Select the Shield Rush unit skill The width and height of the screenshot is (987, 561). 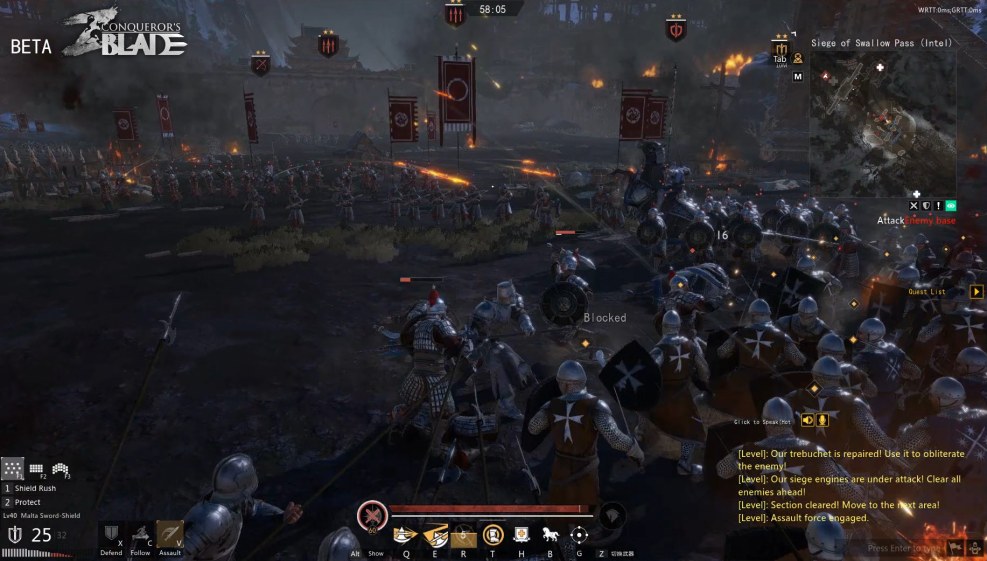(x=34, y=488)
